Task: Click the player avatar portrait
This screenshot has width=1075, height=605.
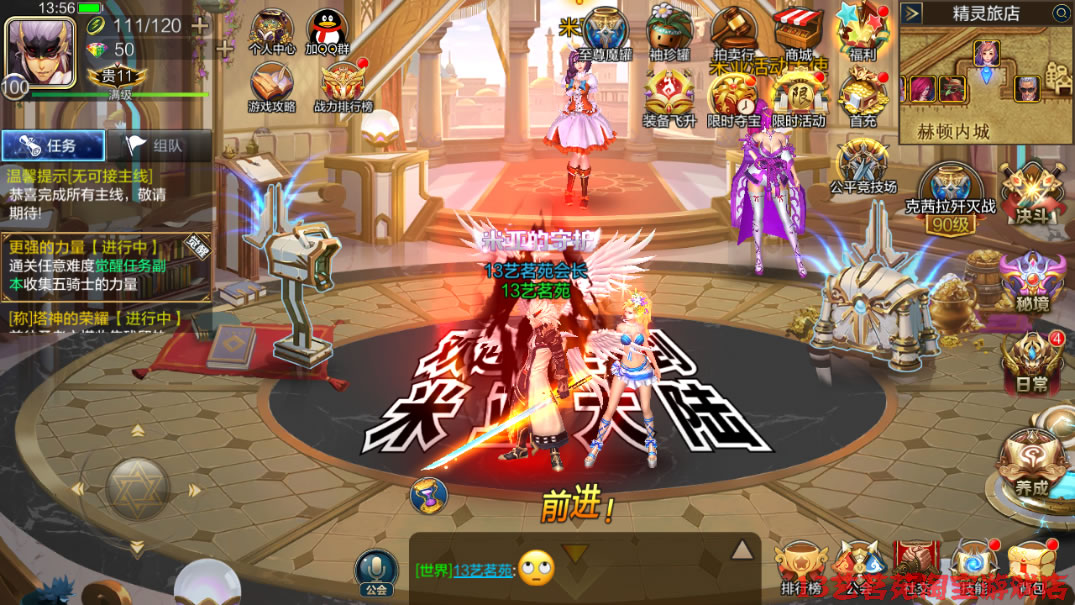Action: [x=40, y=52]
